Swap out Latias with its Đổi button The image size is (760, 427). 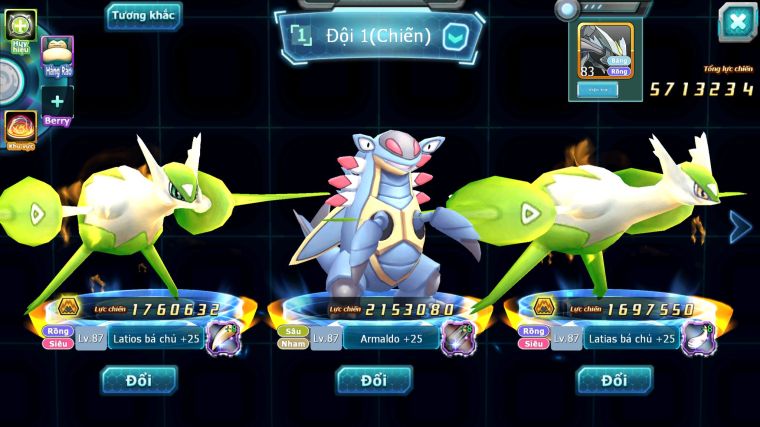[614, 380]
